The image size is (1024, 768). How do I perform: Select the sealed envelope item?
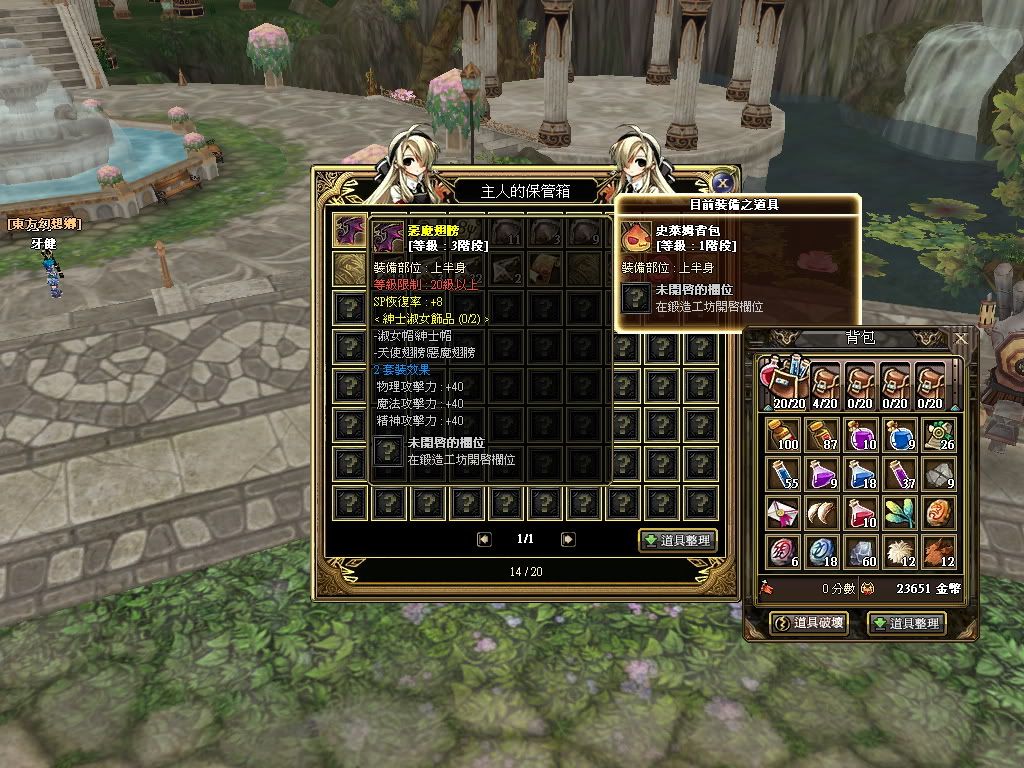tap(785, 513)
